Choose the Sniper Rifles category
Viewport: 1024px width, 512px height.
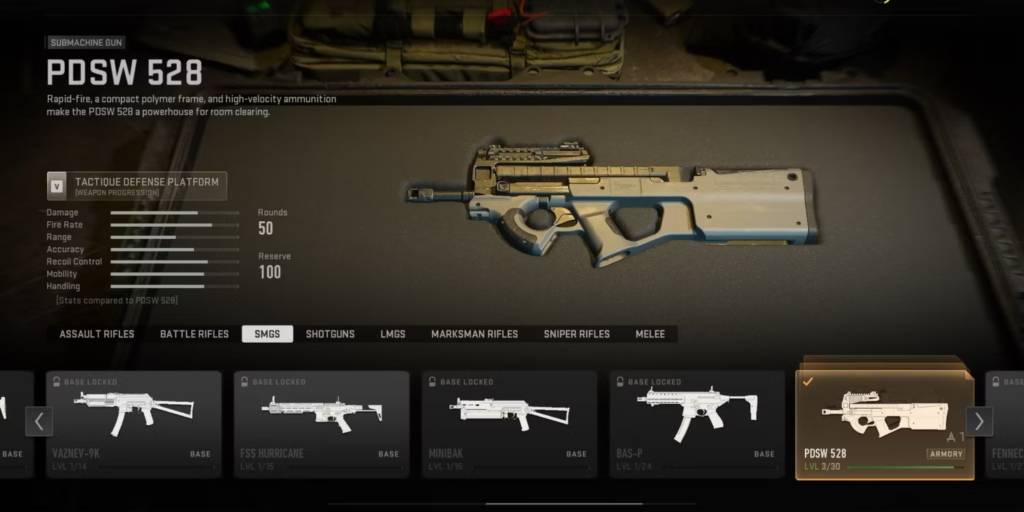[x=577, y=334]
